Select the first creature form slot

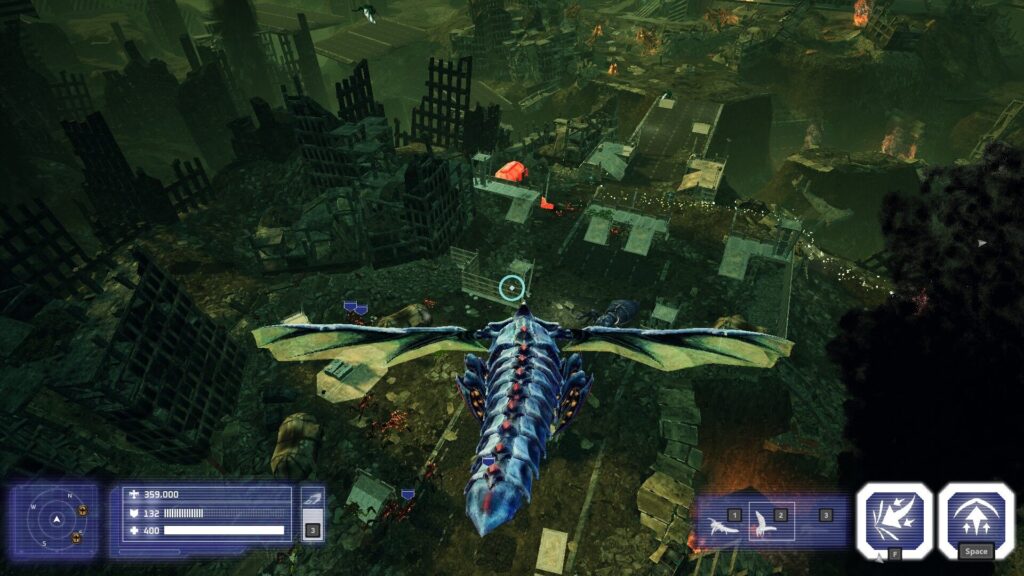pyautogui.click(x=722, y=522)
